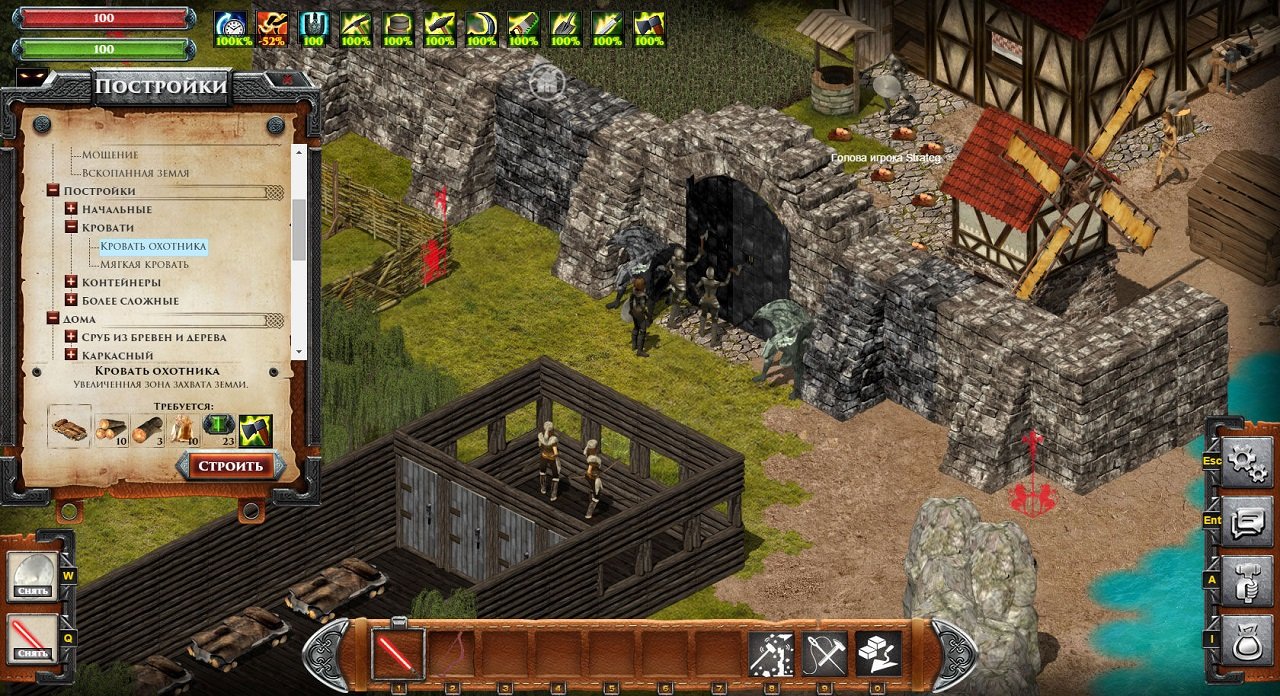Expand Сруб из бревен и дерева
The image size is (1280, 696).
(x=72, y=337)
